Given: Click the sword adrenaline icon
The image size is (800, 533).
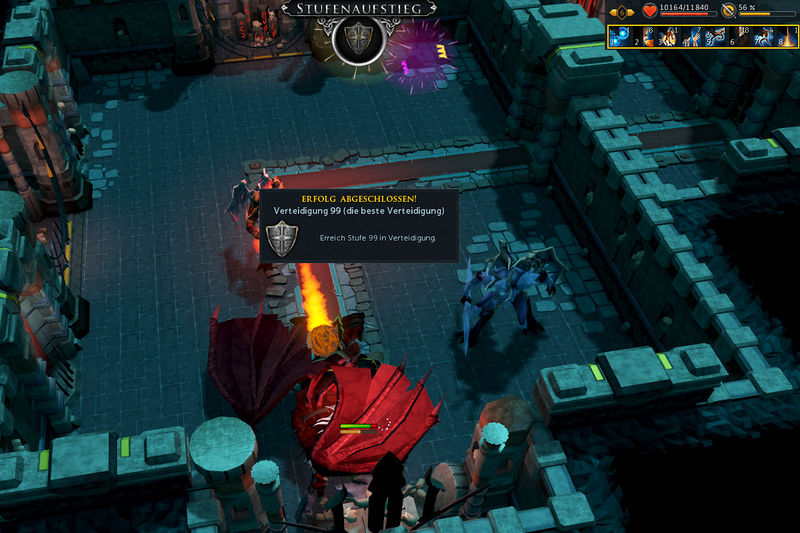Looking at the screenshot, I should click(x=729, y=11).
